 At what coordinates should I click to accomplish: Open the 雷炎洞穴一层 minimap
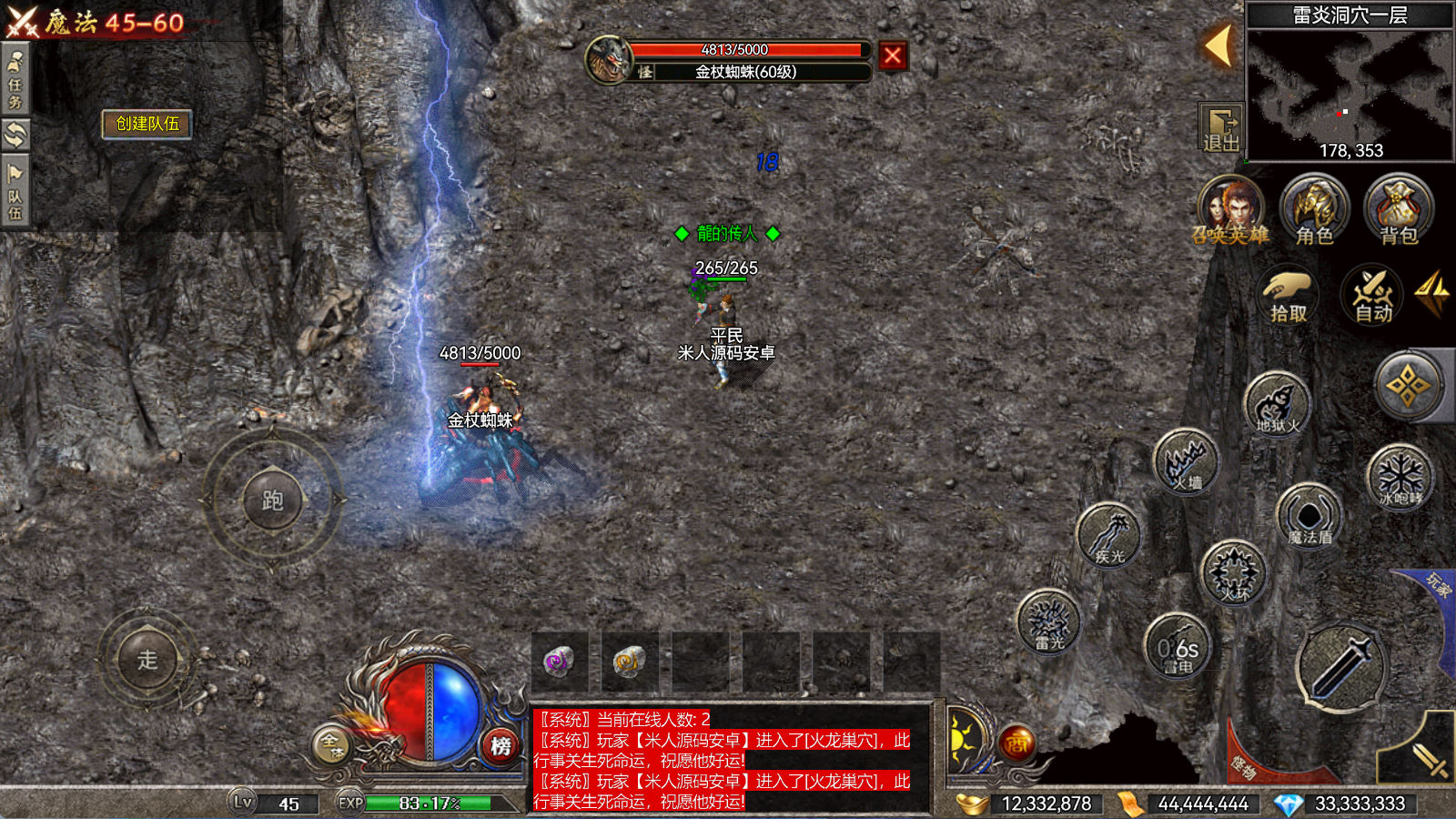[x=1349, y=89]
